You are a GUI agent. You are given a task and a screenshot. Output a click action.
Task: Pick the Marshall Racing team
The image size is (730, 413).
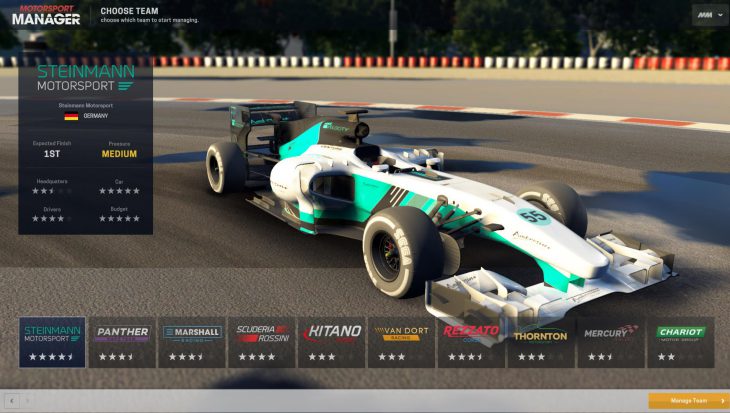(192, 342)
